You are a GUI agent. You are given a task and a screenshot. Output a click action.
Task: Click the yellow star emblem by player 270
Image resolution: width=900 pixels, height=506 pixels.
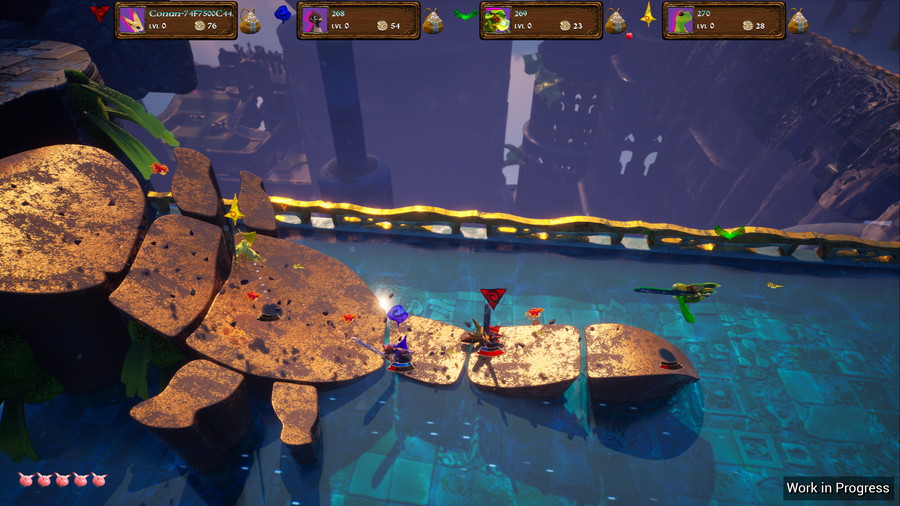click(x=648, y=14)
